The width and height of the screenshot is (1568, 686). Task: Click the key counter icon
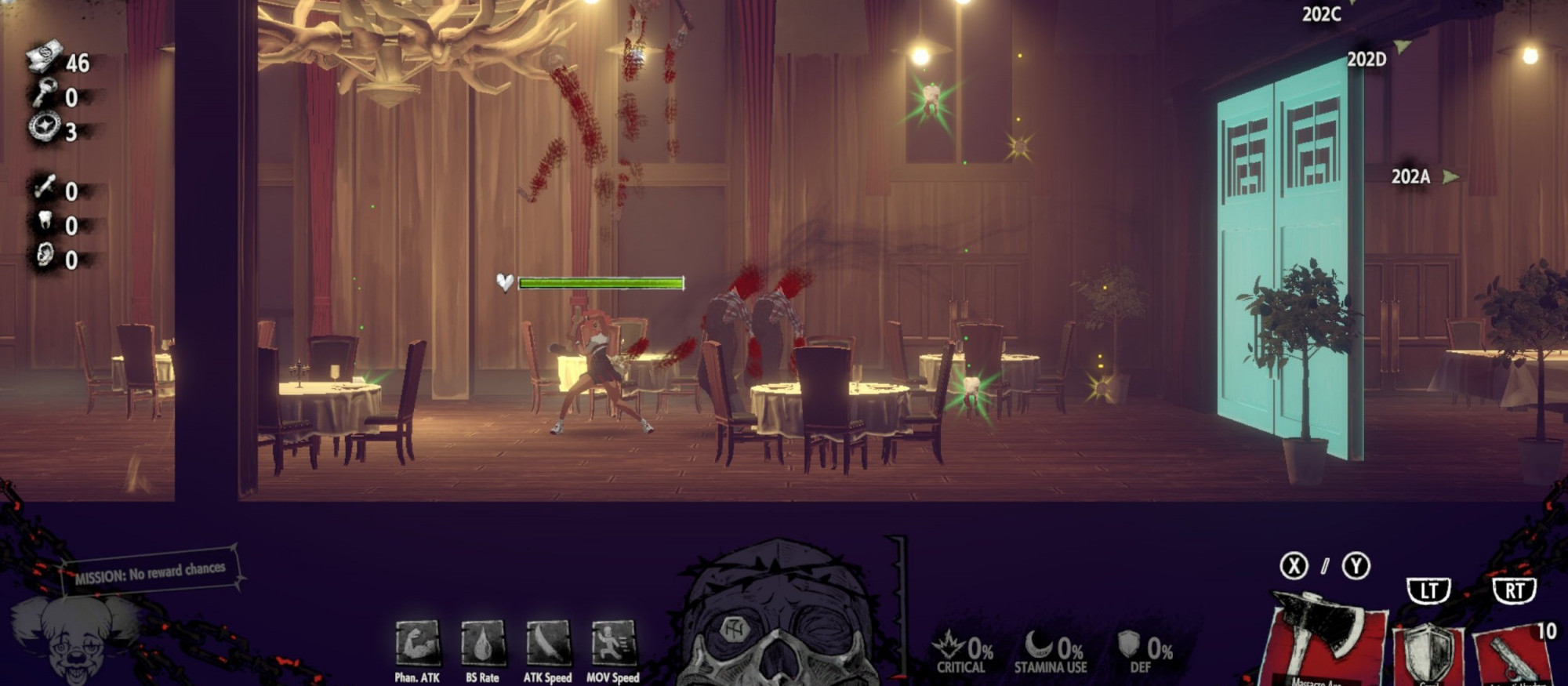[44, 94]
